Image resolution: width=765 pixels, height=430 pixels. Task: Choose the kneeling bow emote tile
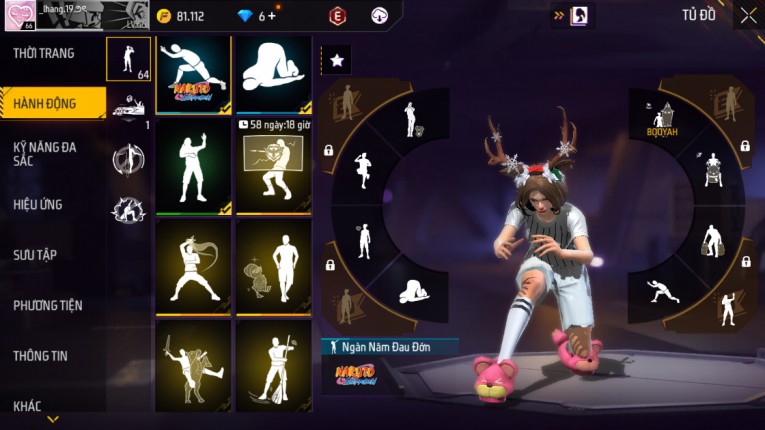pyautogui.click(x=273, y=74)
